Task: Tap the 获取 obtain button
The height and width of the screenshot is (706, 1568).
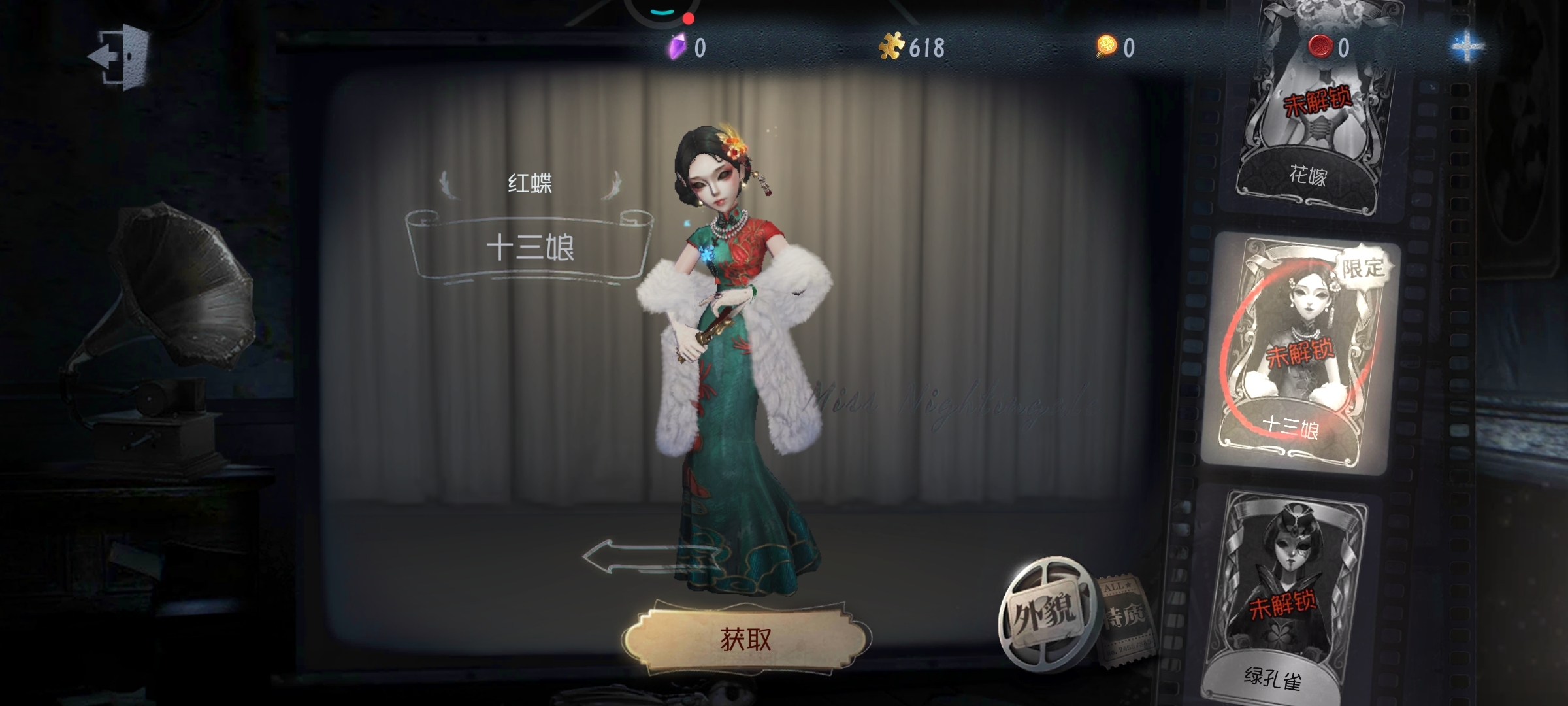Action: [x=745, y=639]
